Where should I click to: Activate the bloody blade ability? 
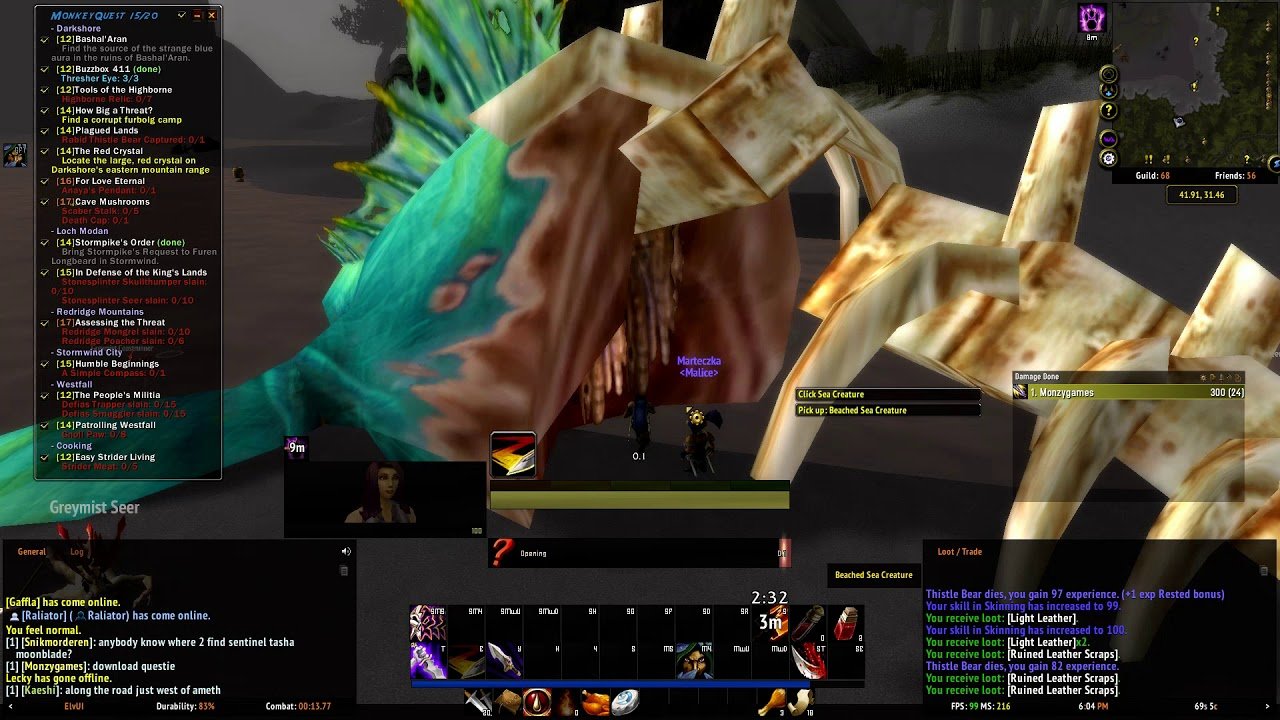[809, 661]
